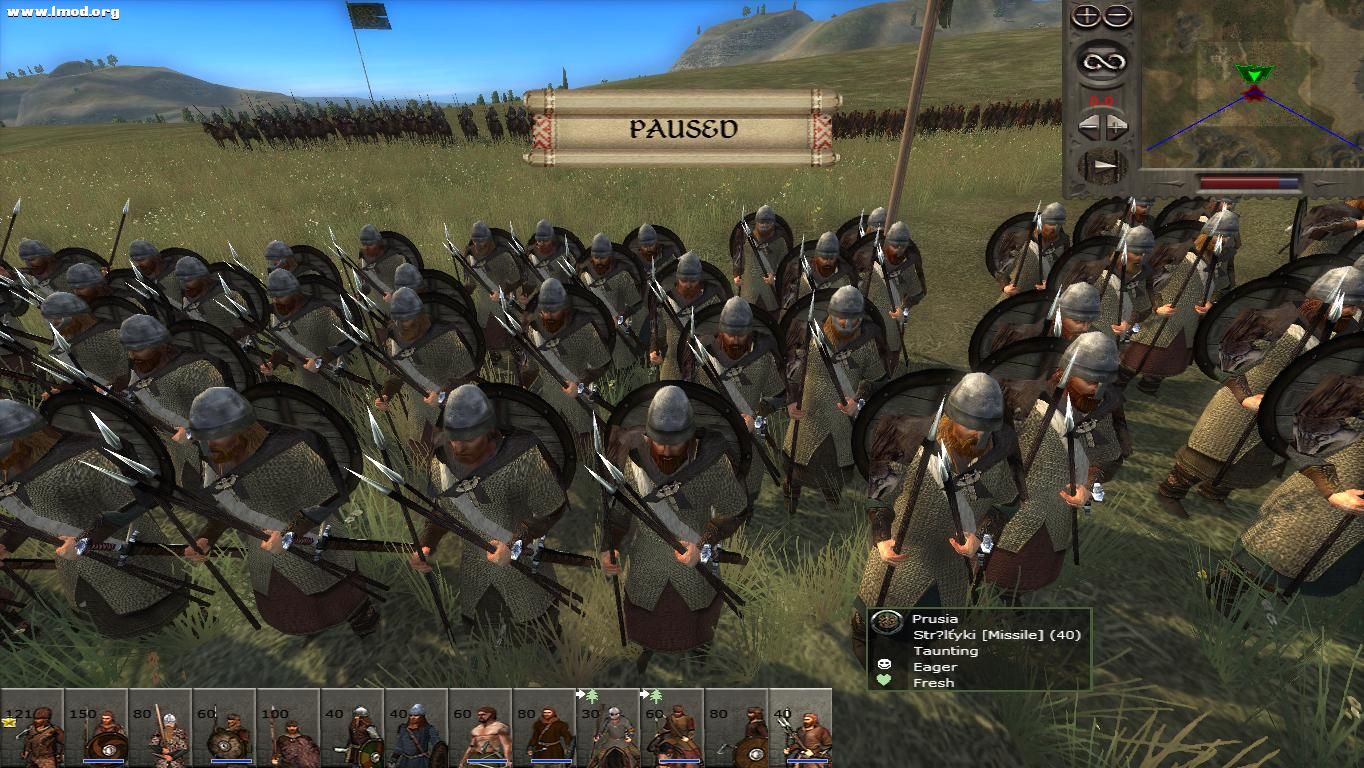
Task: Click the PAUSED scroll banner
Action: (x=683, y=128)
